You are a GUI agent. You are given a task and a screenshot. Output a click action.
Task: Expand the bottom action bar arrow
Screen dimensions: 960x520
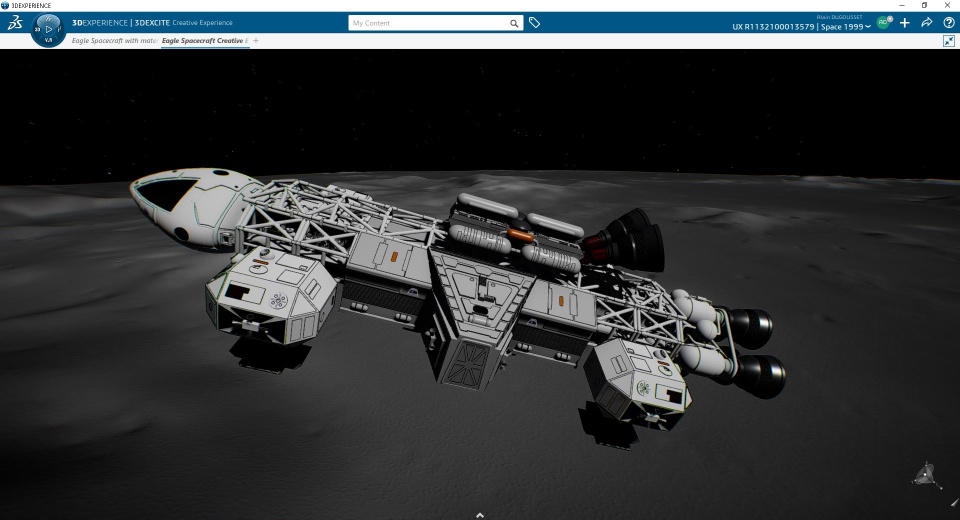tap(480, 515)
